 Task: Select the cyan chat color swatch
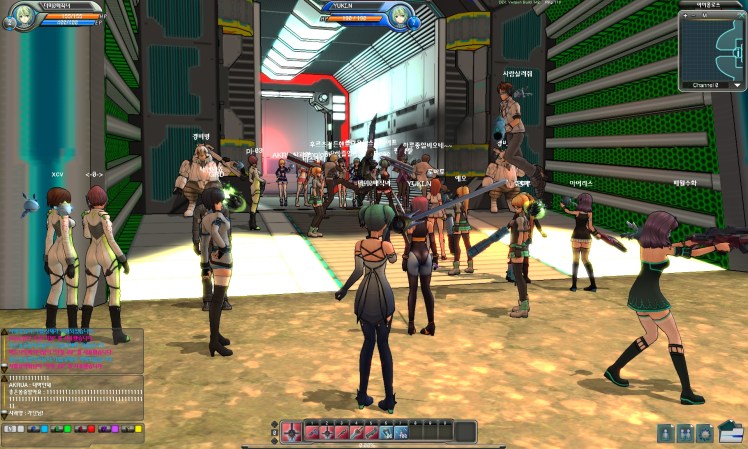coord(45,429)
